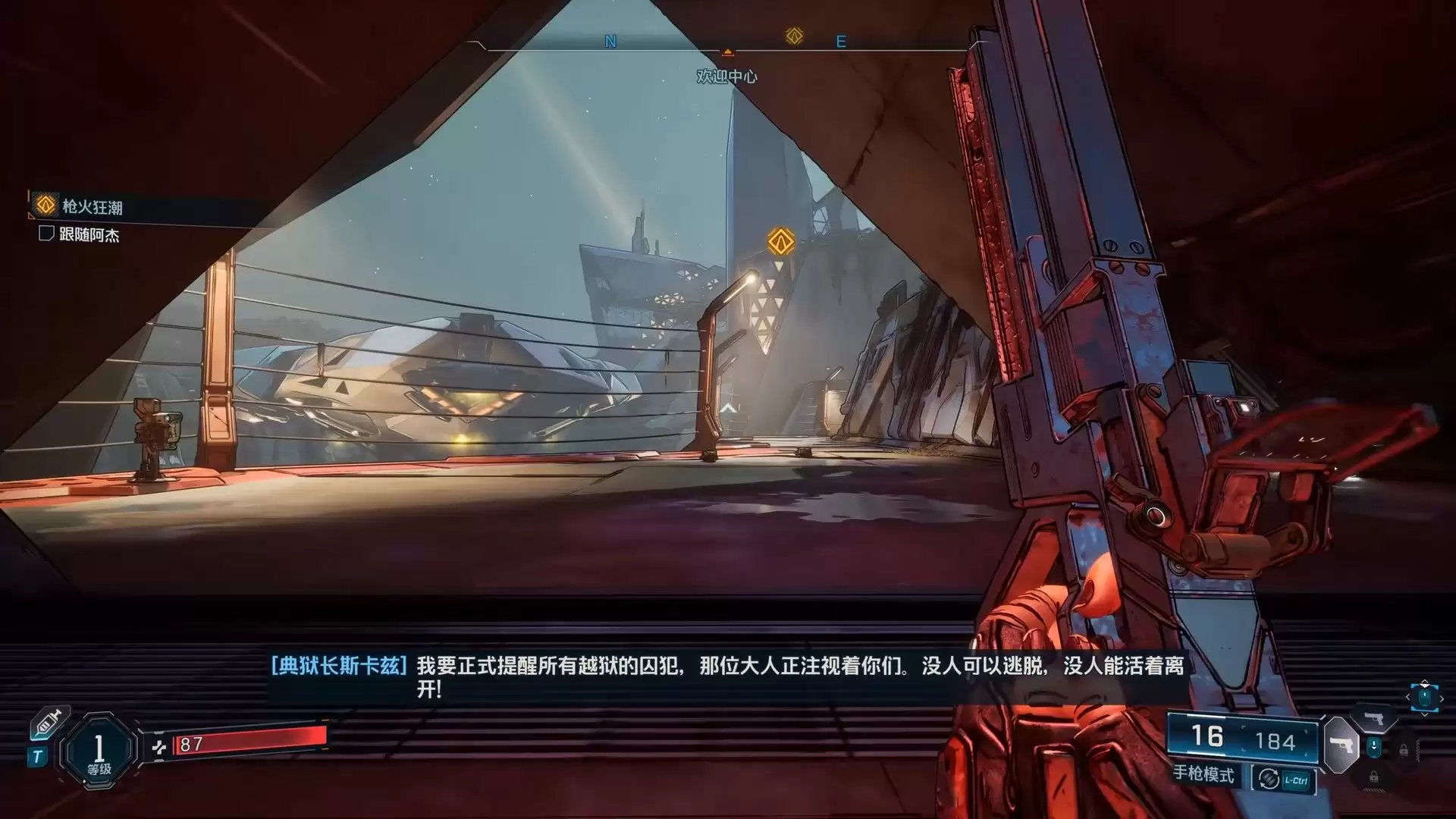
Task: Click the orange quest marker on the compass
Action: pos(794,36)
